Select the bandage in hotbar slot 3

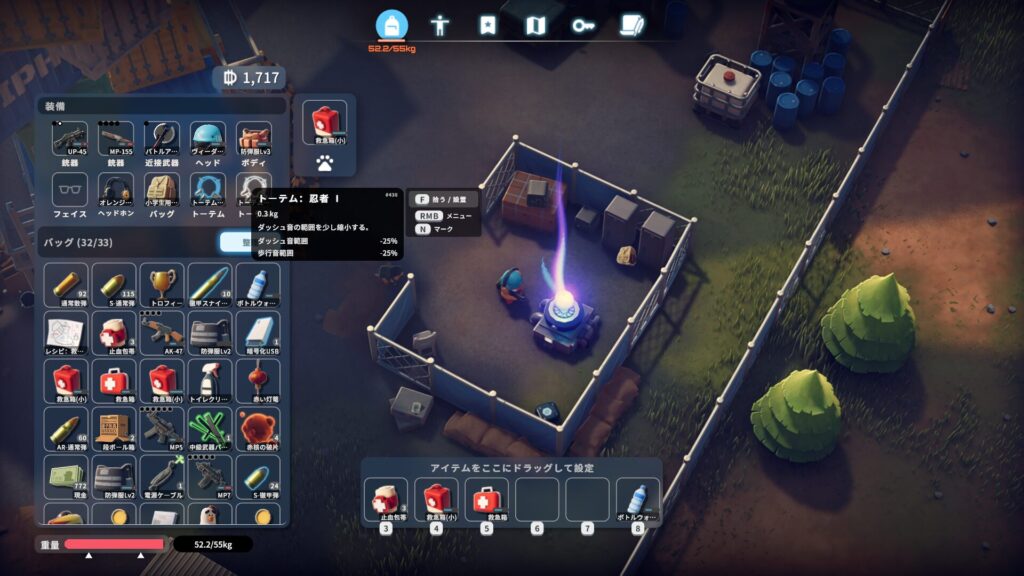click(385, 498)
